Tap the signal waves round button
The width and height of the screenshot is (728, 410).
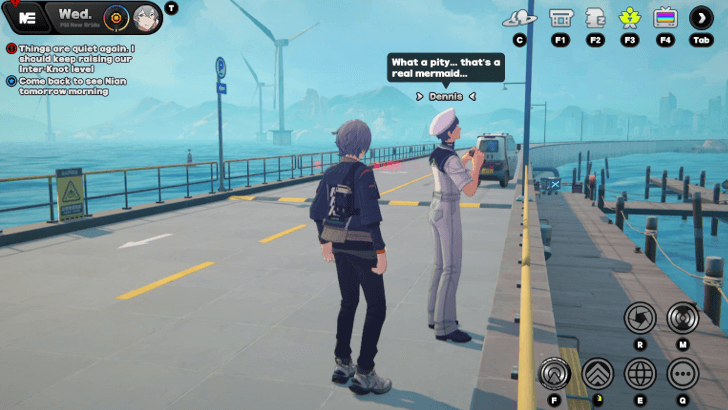pos(682,318)
